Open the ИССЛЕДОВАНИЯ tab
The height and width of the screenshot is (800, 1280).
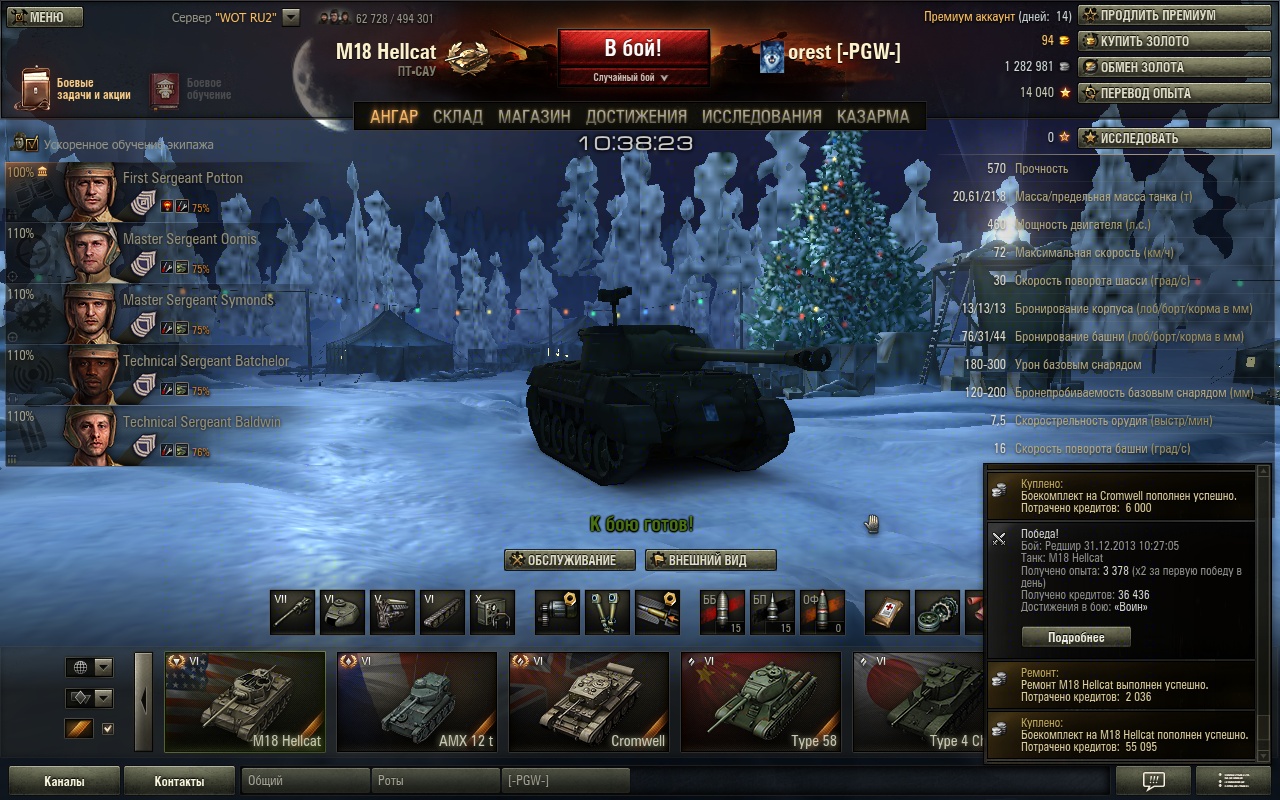[x=761, y=116]
